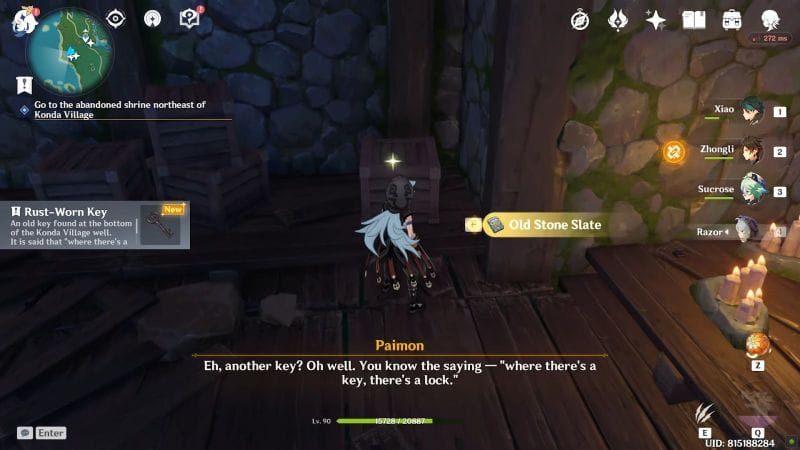The image size is (800, 450).
Task: Switch to party member Sucrose
Action: pyautogui.click(x=750, y=191)
